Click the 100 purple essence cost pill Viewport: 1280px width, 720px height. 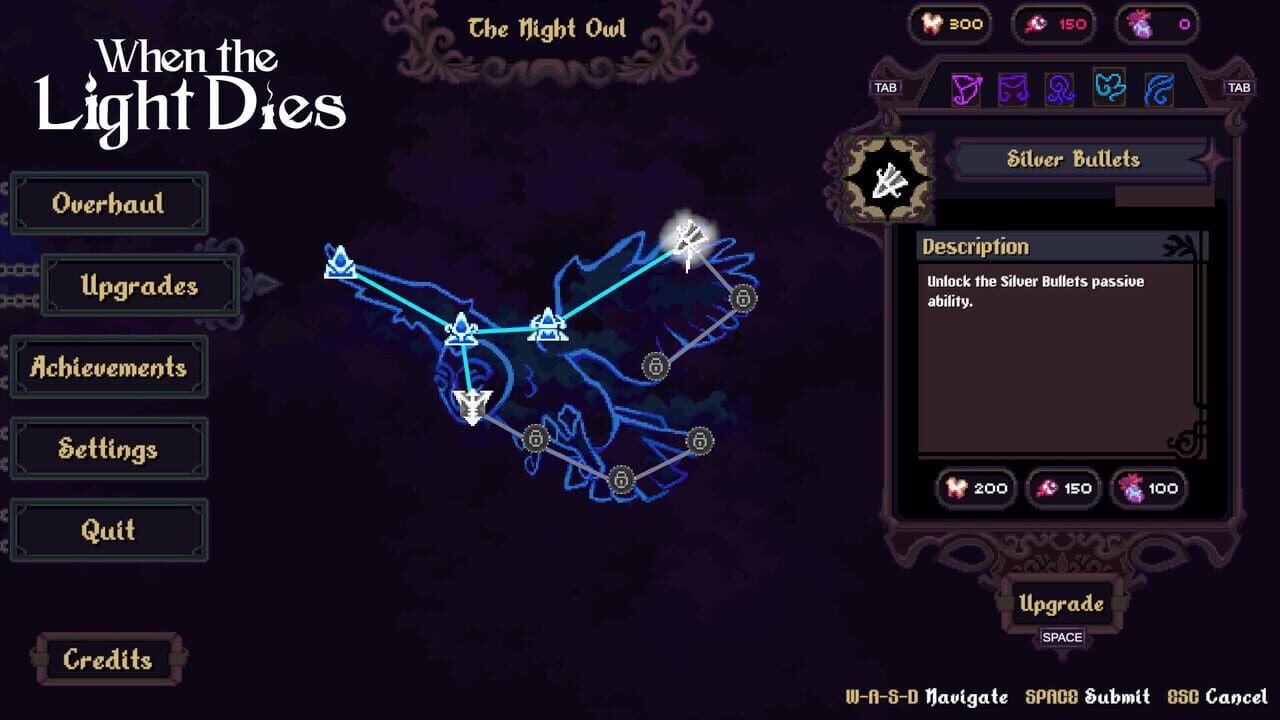point(1149,488)
